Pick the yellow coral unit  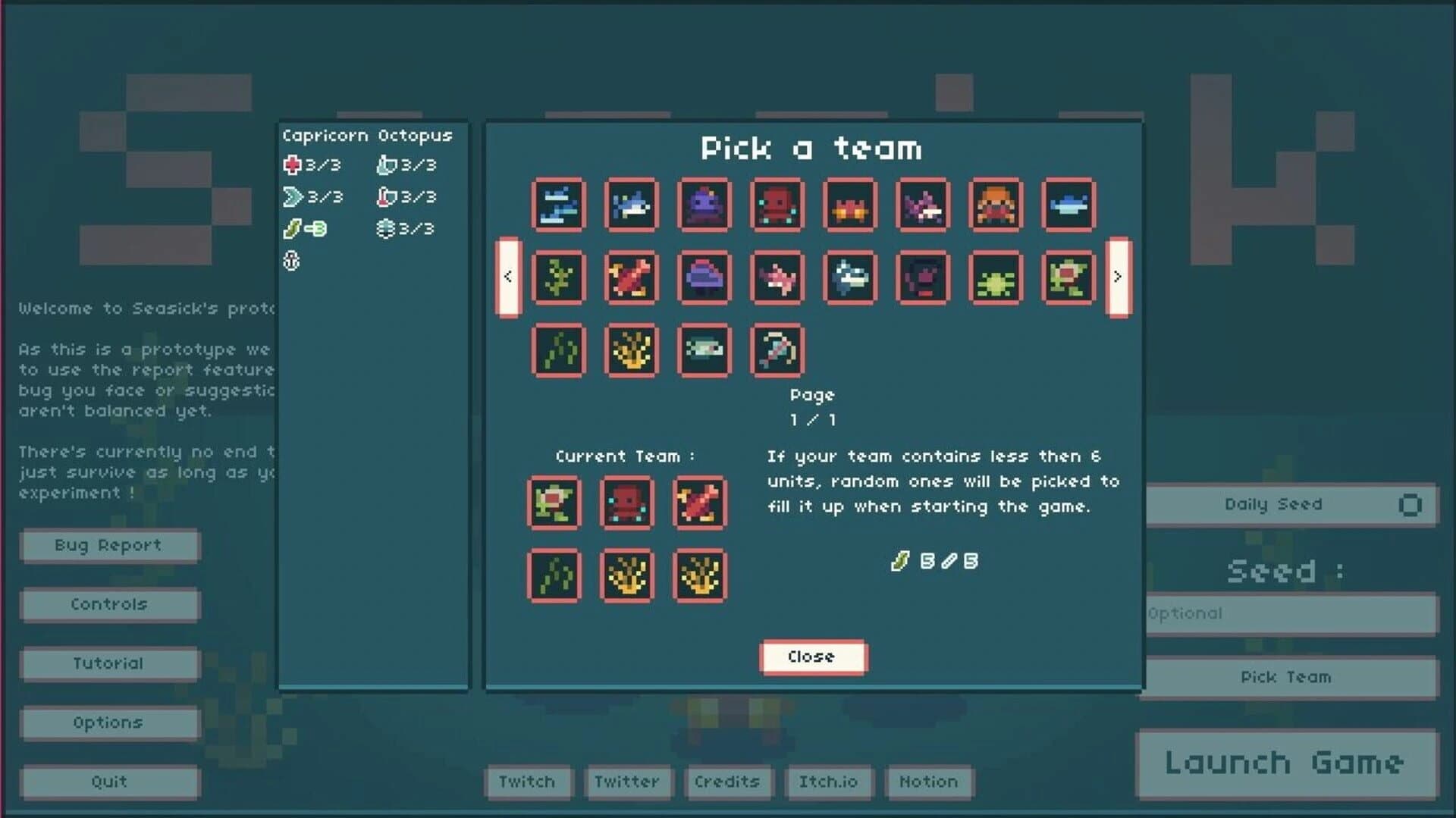click(630, 349)
